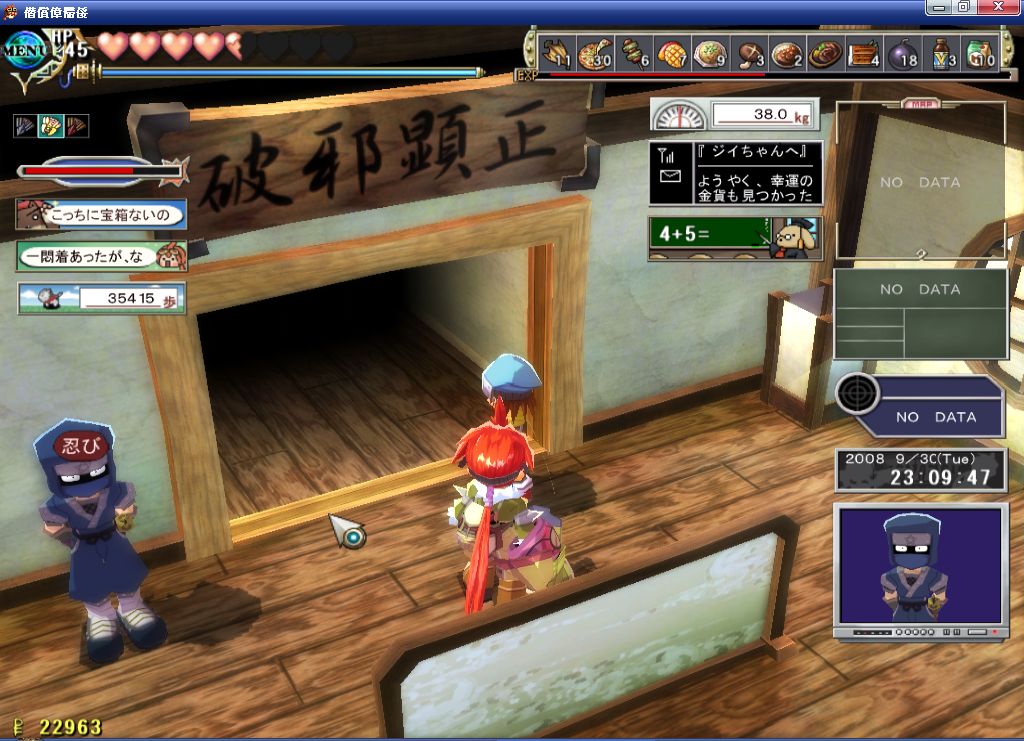Click the こっちに宝箱ないの speech message

100,214
